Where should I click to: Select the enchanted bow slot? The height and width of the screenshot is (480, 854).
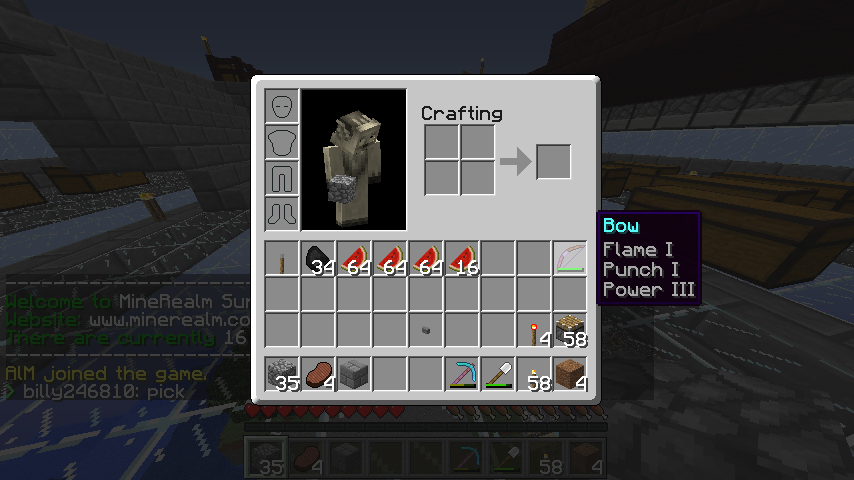point(570,258)
